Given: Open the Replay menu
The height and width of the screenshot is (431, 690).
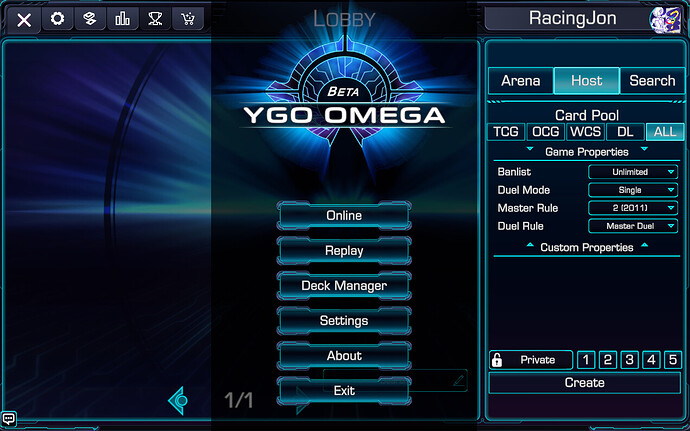Looking at the screenshot, I should point(344,251).
